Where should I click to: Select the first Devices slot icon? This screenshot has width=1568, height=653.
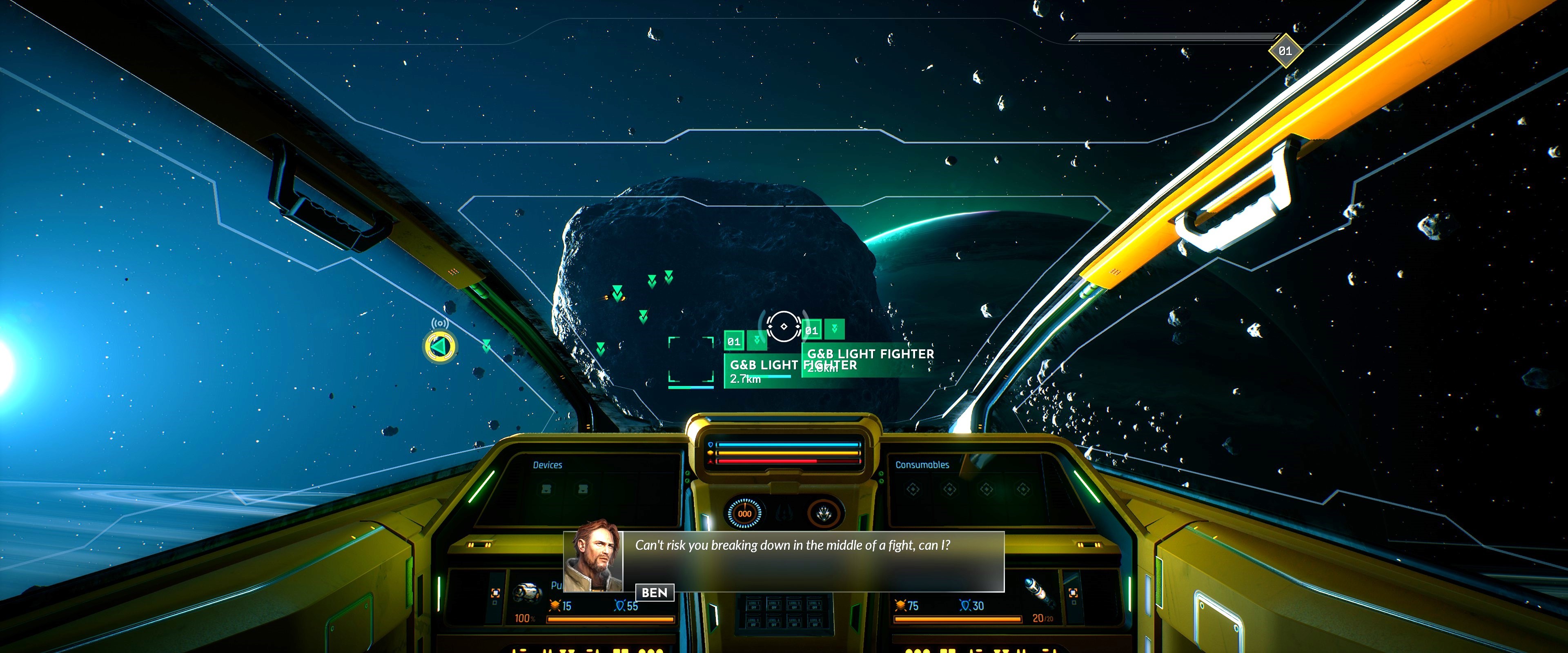(547, 488)
